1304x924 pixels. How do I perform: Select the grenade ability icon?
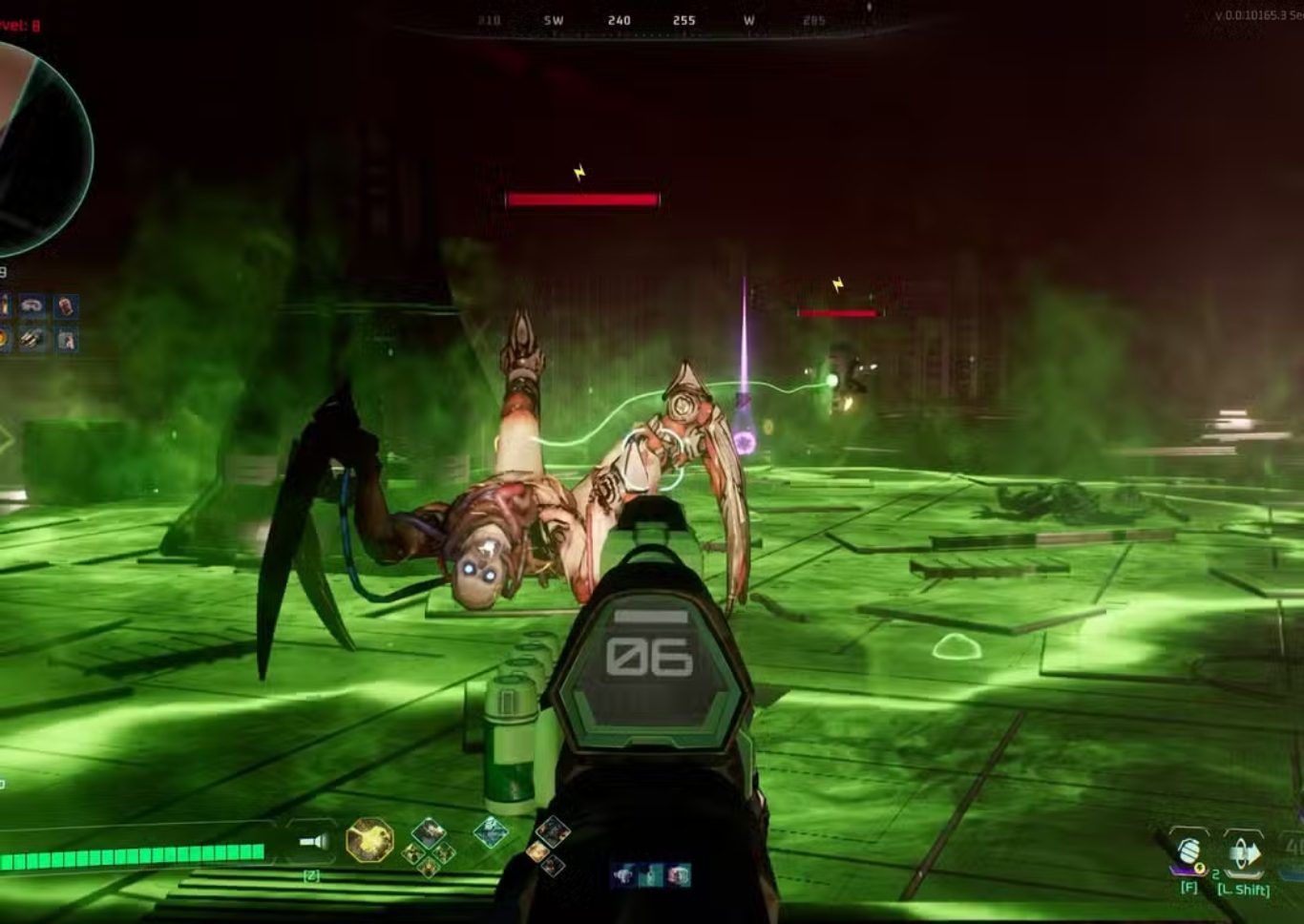(x=1189, y=851)
